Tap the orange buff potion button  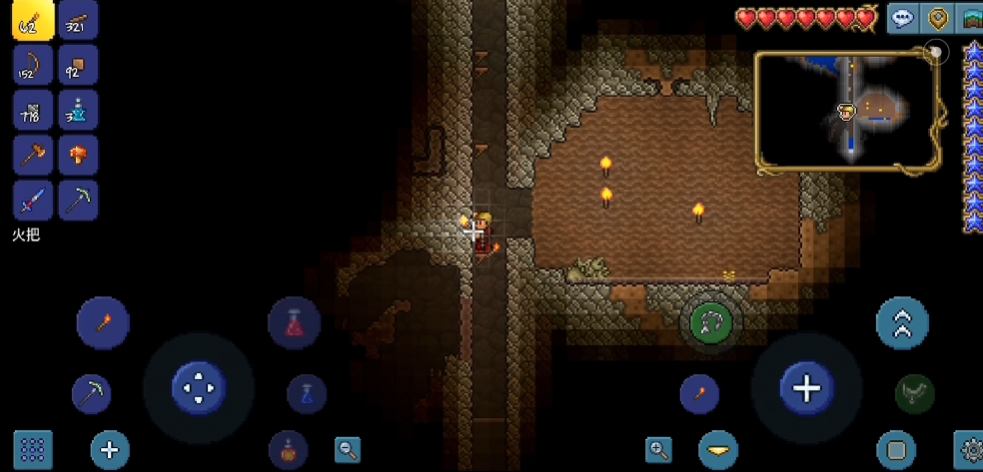(x=288, y=450)
